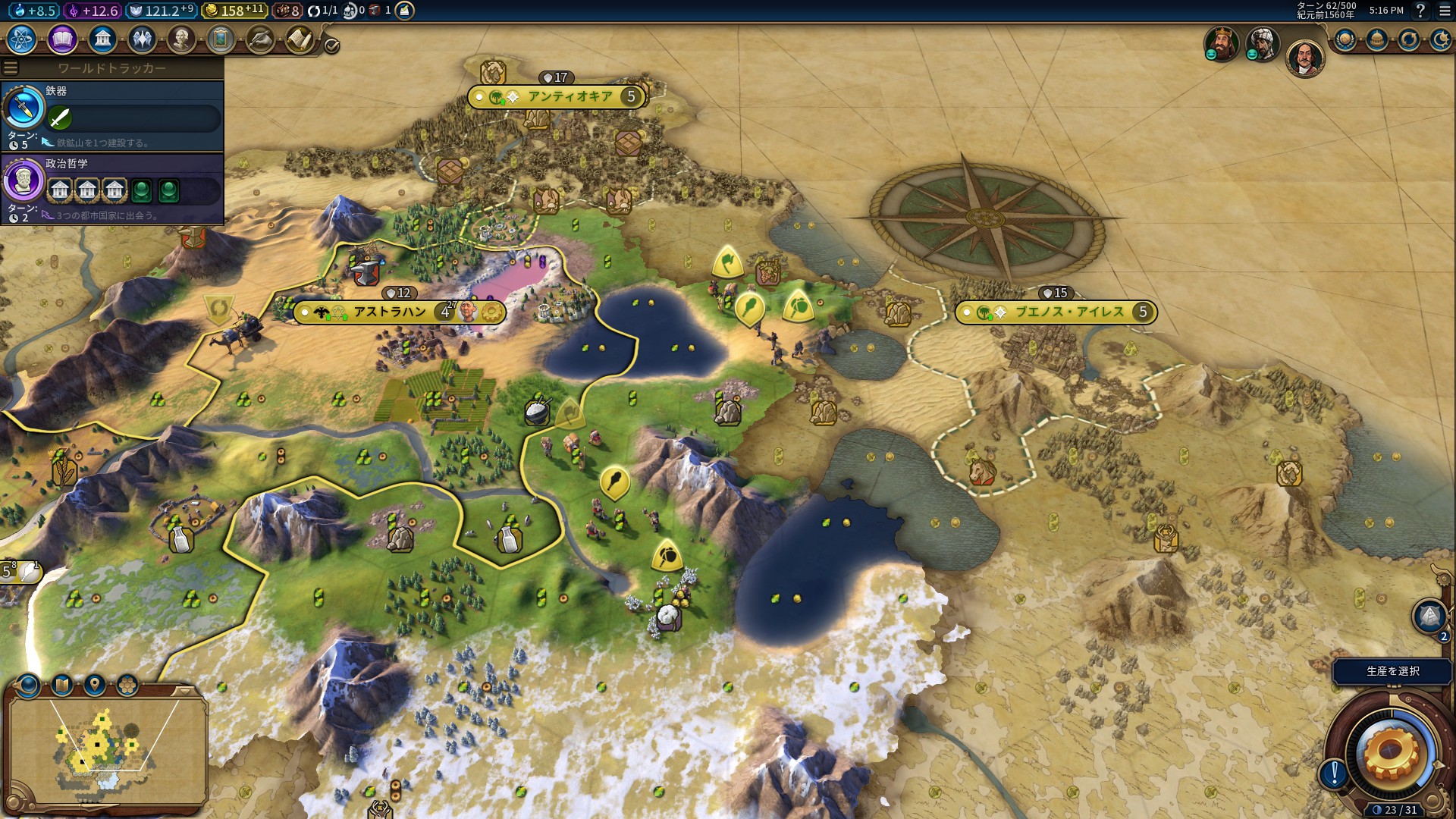Open the map pins marker button

point(95,686)
